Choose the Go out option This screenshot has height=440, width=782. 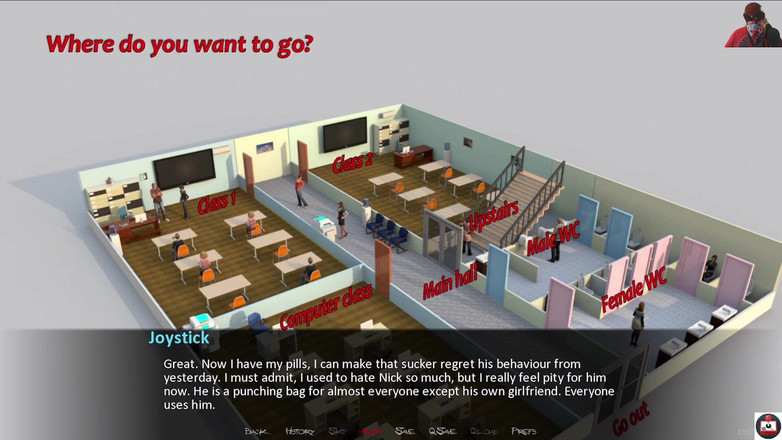click(x=630, y=421)
